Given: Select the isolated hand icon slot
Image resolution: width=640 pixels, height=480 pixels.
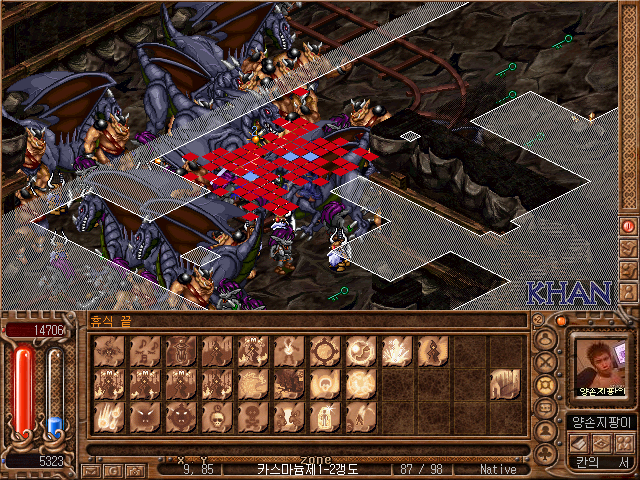Looking at the screenshot, I should pyautogui.click(x=505, y=383).
